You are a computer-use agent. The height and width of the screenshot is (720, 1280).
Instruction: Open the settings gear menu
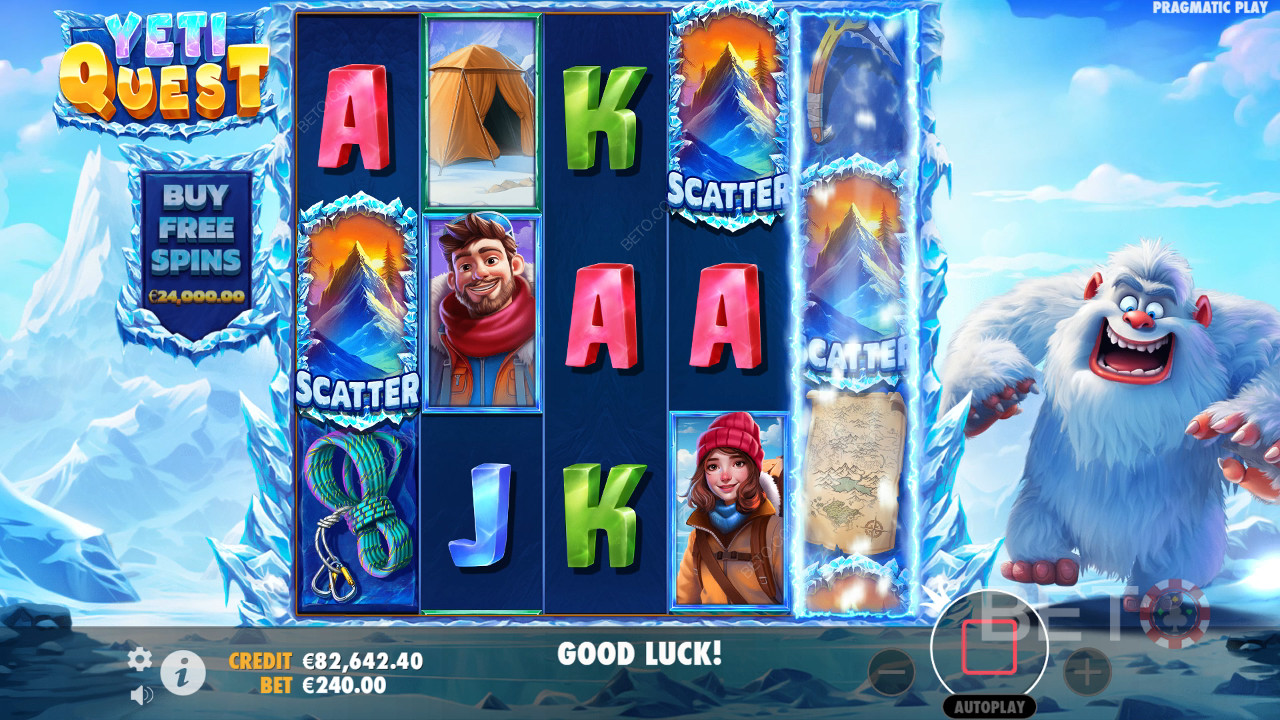tap(140, 658)
